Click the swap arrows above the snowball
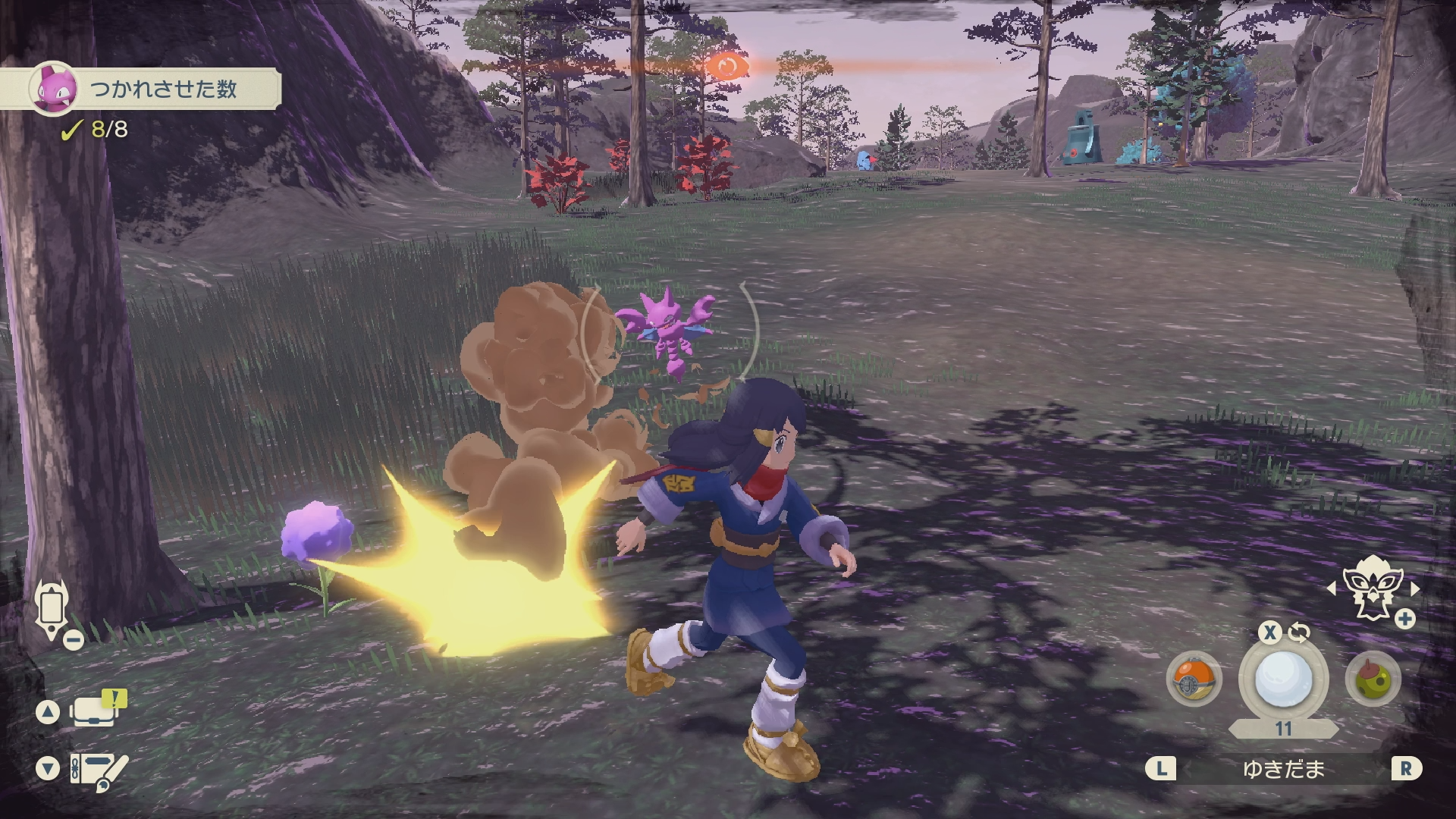This screenshot has width=1456, height=819. [1299, 632]
